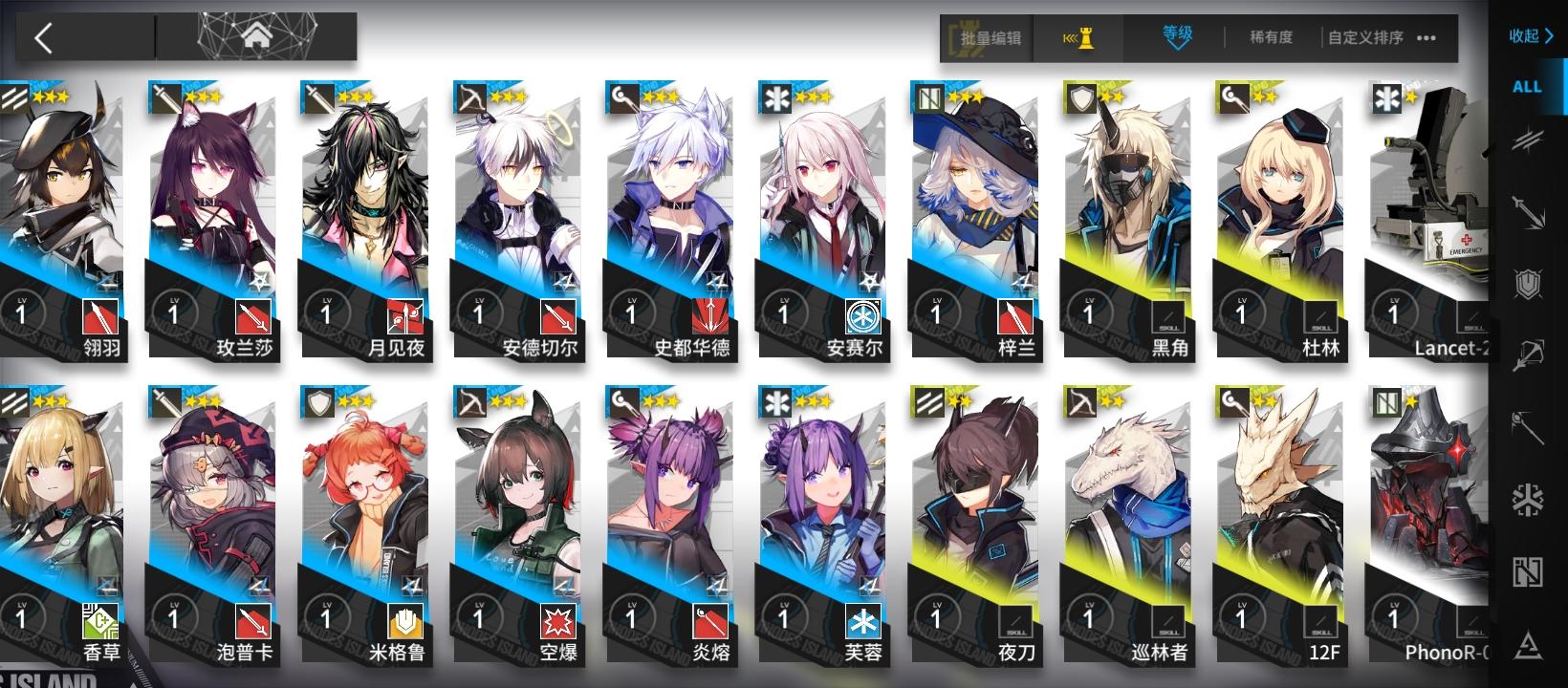The height and width of the screenshot is (688, 1568).
Task: Click the 批量编辑 batch edit button
Action: click(x=987, y=38)
